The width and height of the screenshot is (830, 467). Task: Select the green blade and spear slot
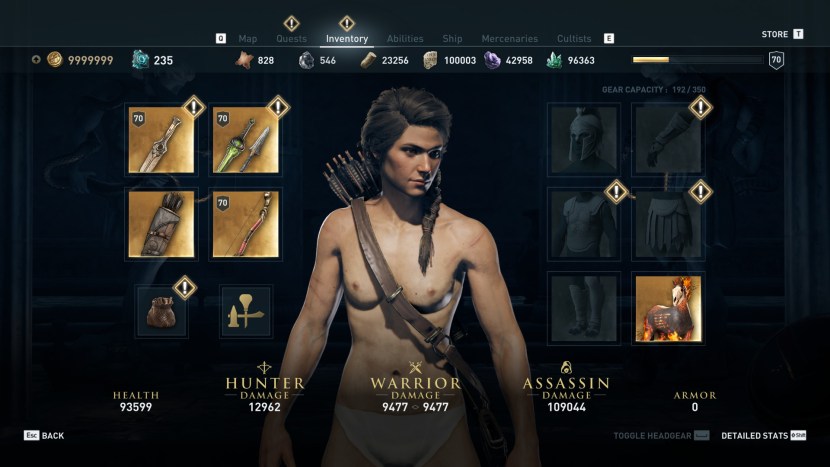point(246,140)
